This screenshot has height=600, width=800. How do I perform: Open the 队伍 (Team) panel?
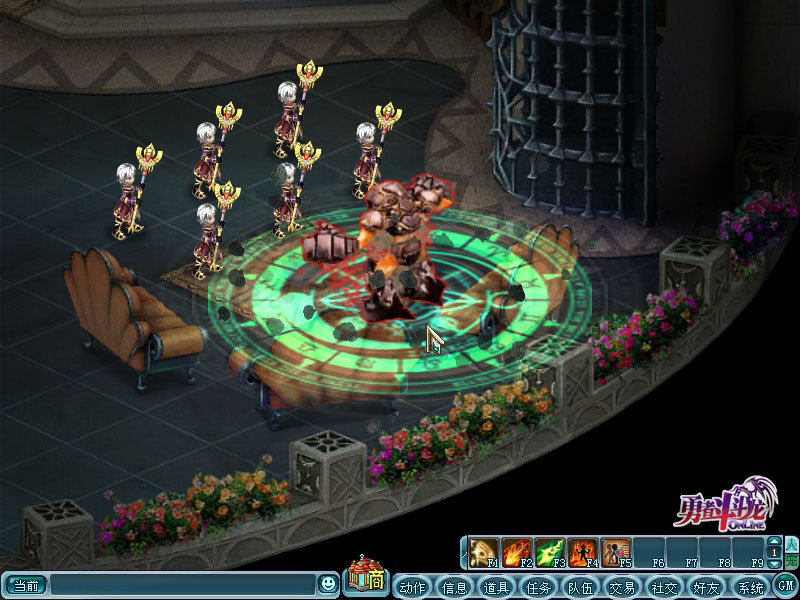point(580,586)
